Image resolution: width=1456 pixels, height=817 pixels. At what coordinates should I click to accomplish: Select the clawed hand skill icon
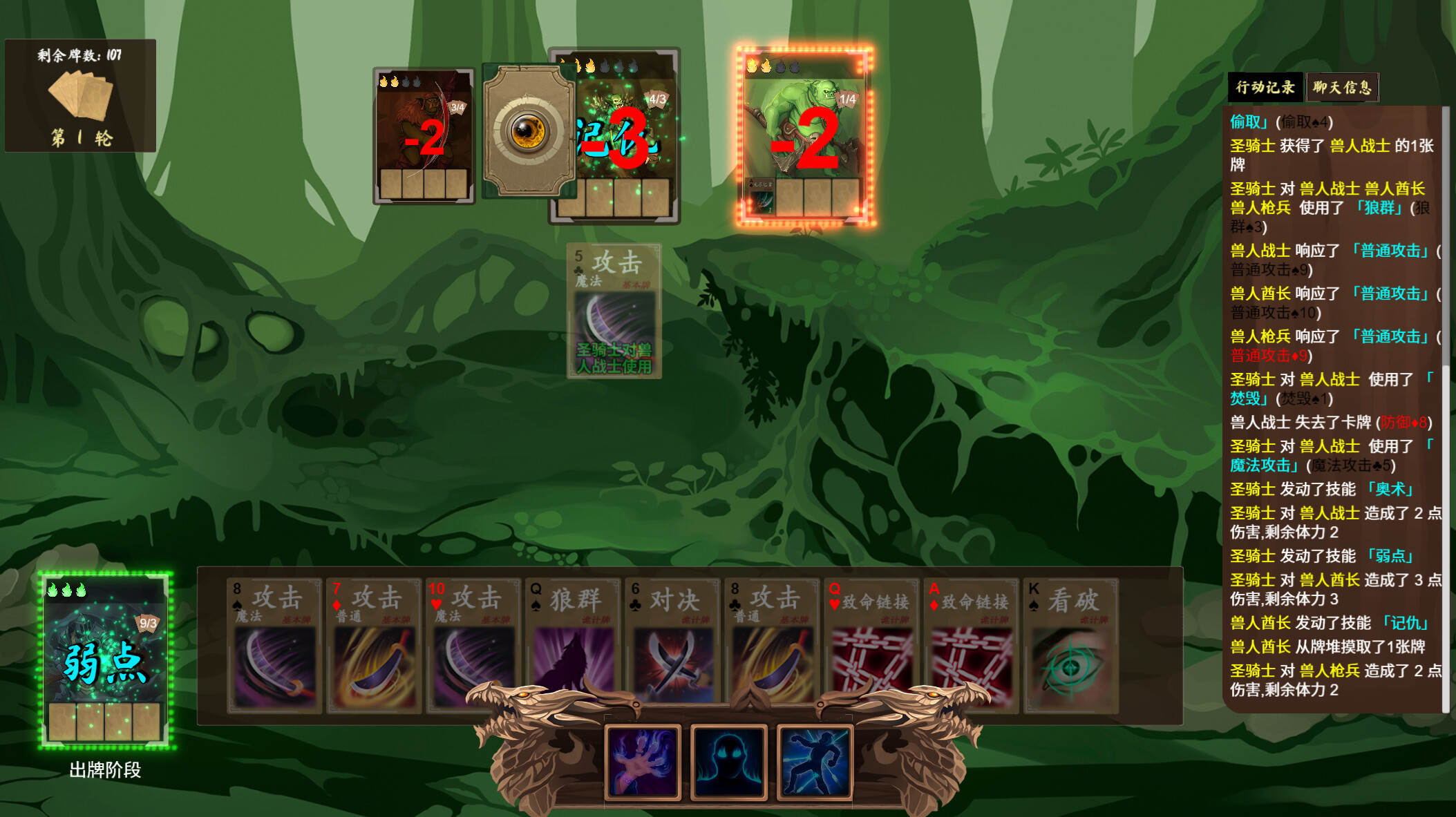(x=643, y=761)
